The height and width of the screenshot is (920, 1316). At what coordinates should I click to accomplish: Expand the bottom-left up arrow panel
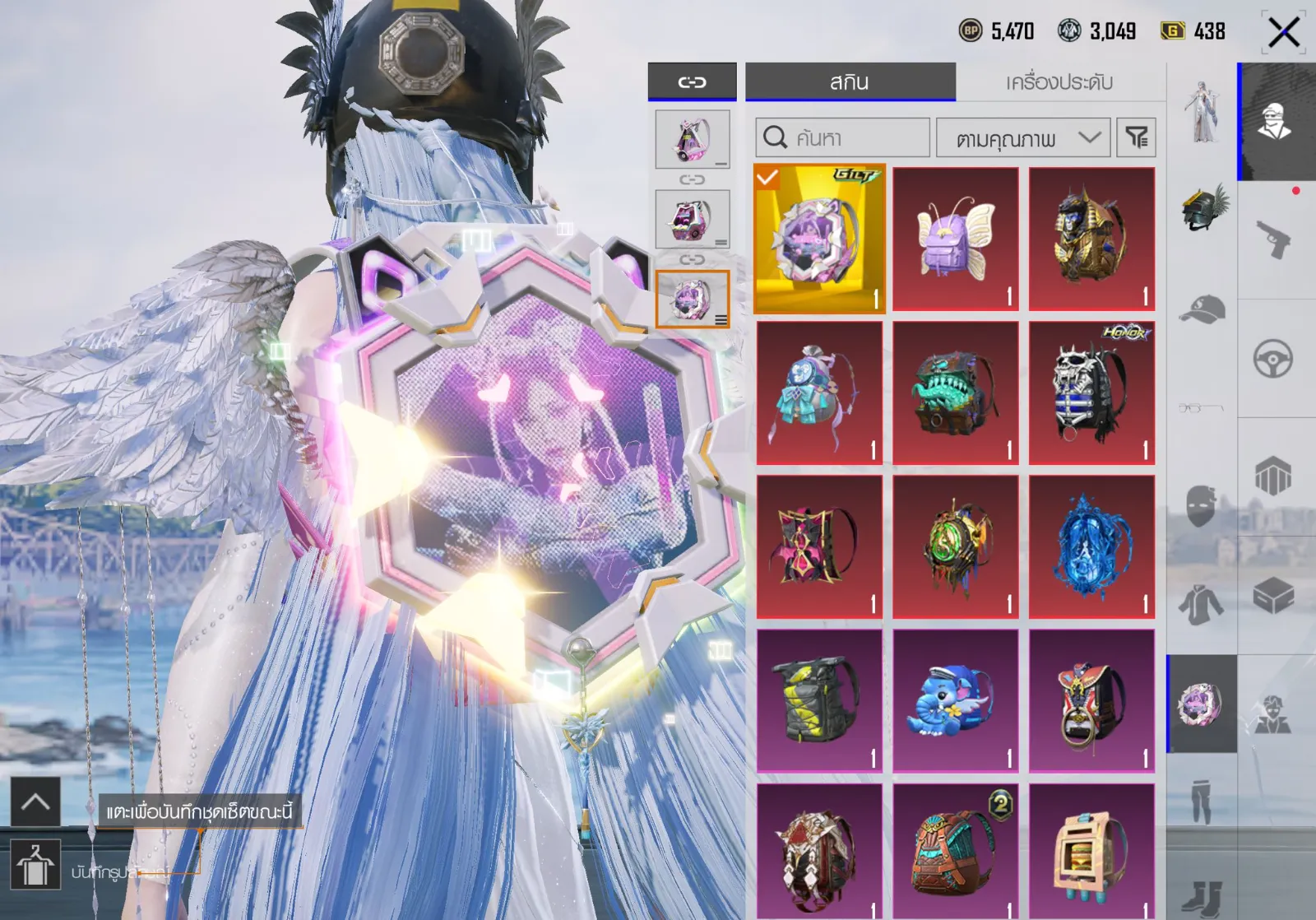35,802
